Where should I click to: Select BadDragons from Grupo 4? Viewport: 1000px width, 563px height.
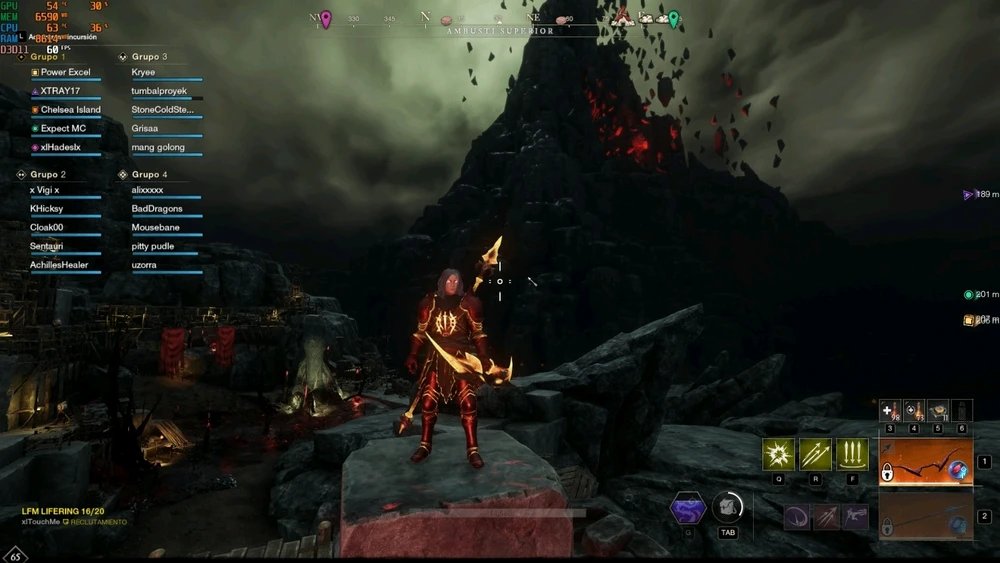coord(157,209)
